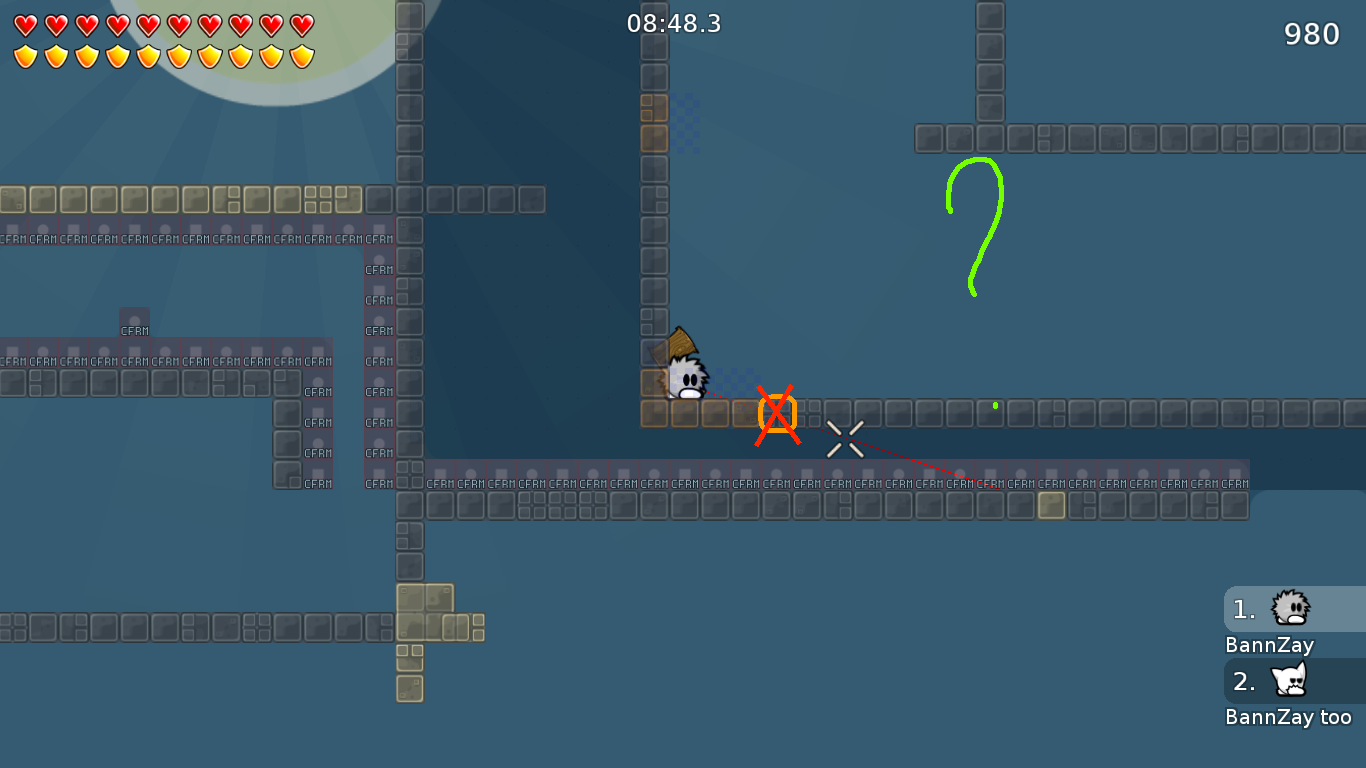Viewport: 1366px width, 768px height.
Task: Click the crosshair cursor on screen
Action: tap(845, 439)
